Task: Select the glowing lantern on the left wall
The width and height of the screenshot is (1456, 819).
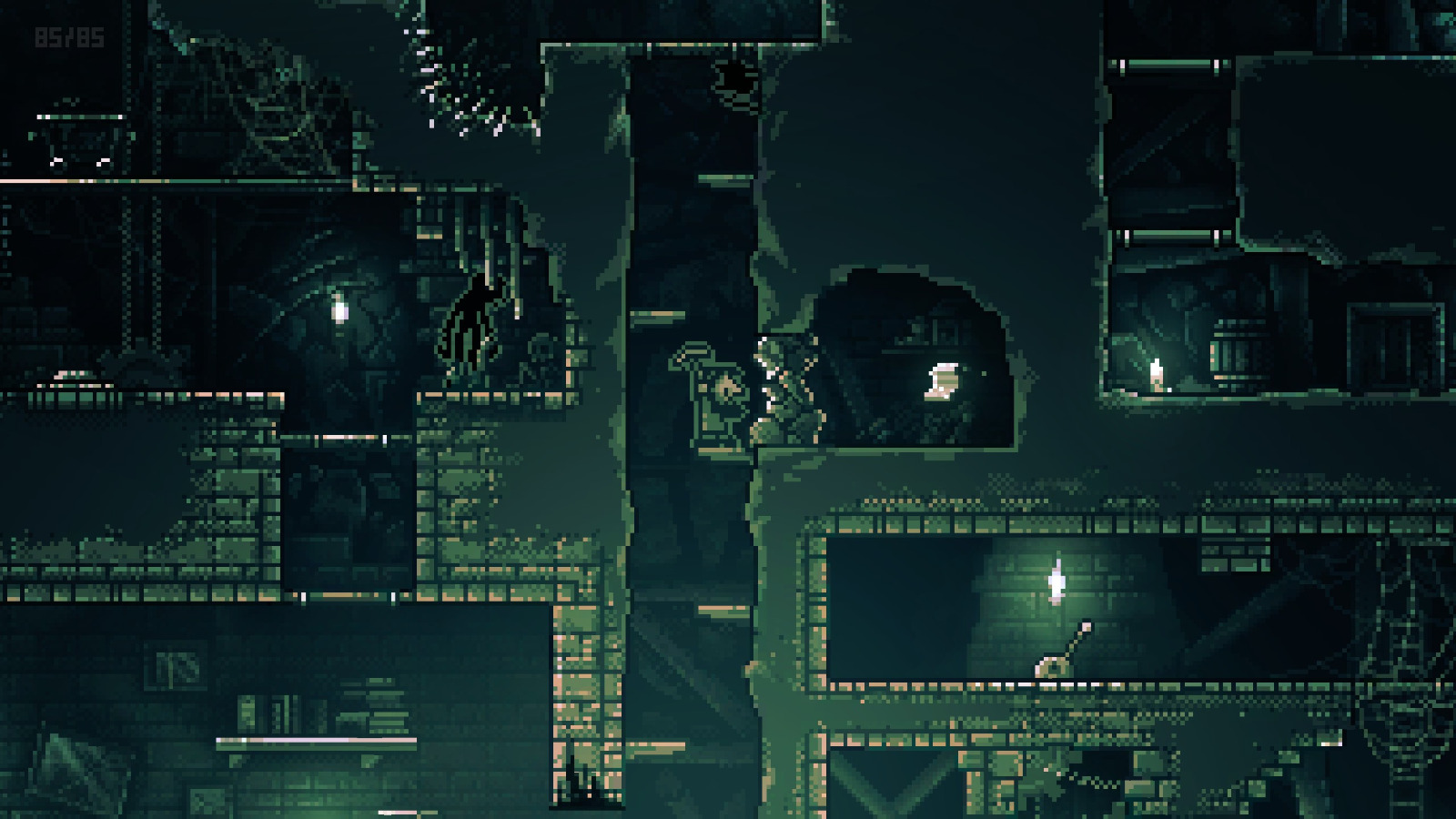Action: [338, 309]
